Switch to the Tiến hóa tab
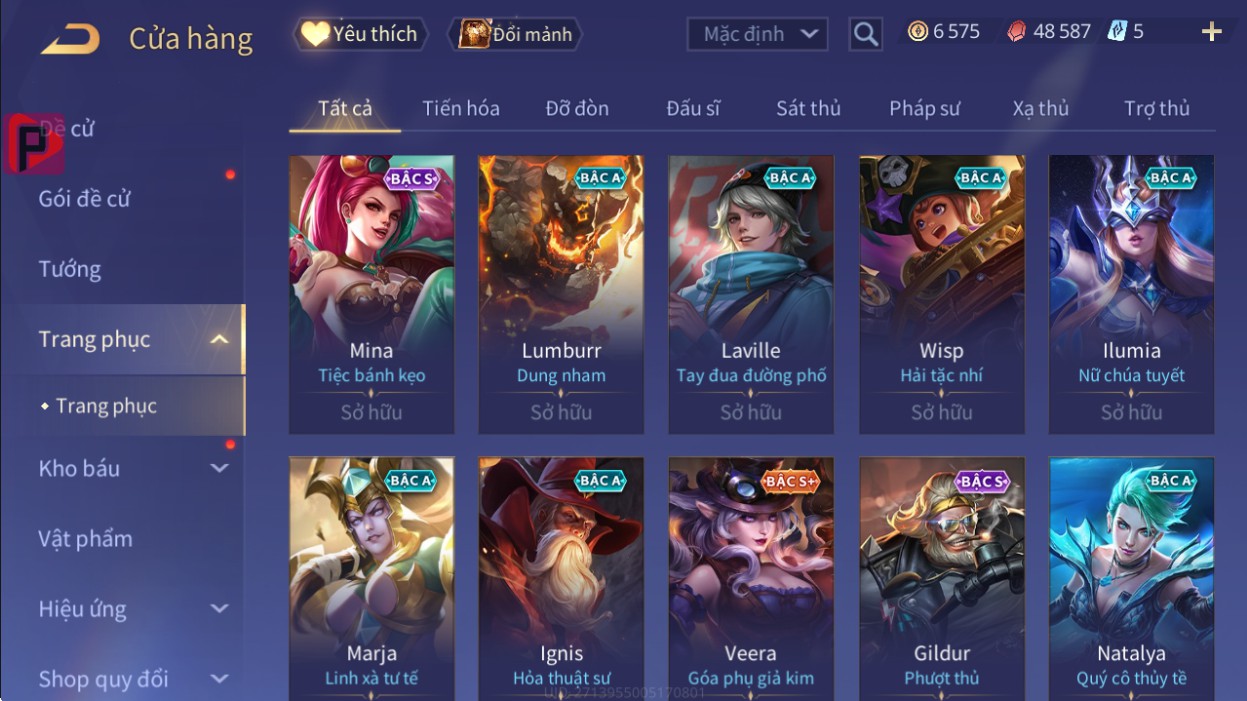The image size is (1247, 701). tap(460, 108)
